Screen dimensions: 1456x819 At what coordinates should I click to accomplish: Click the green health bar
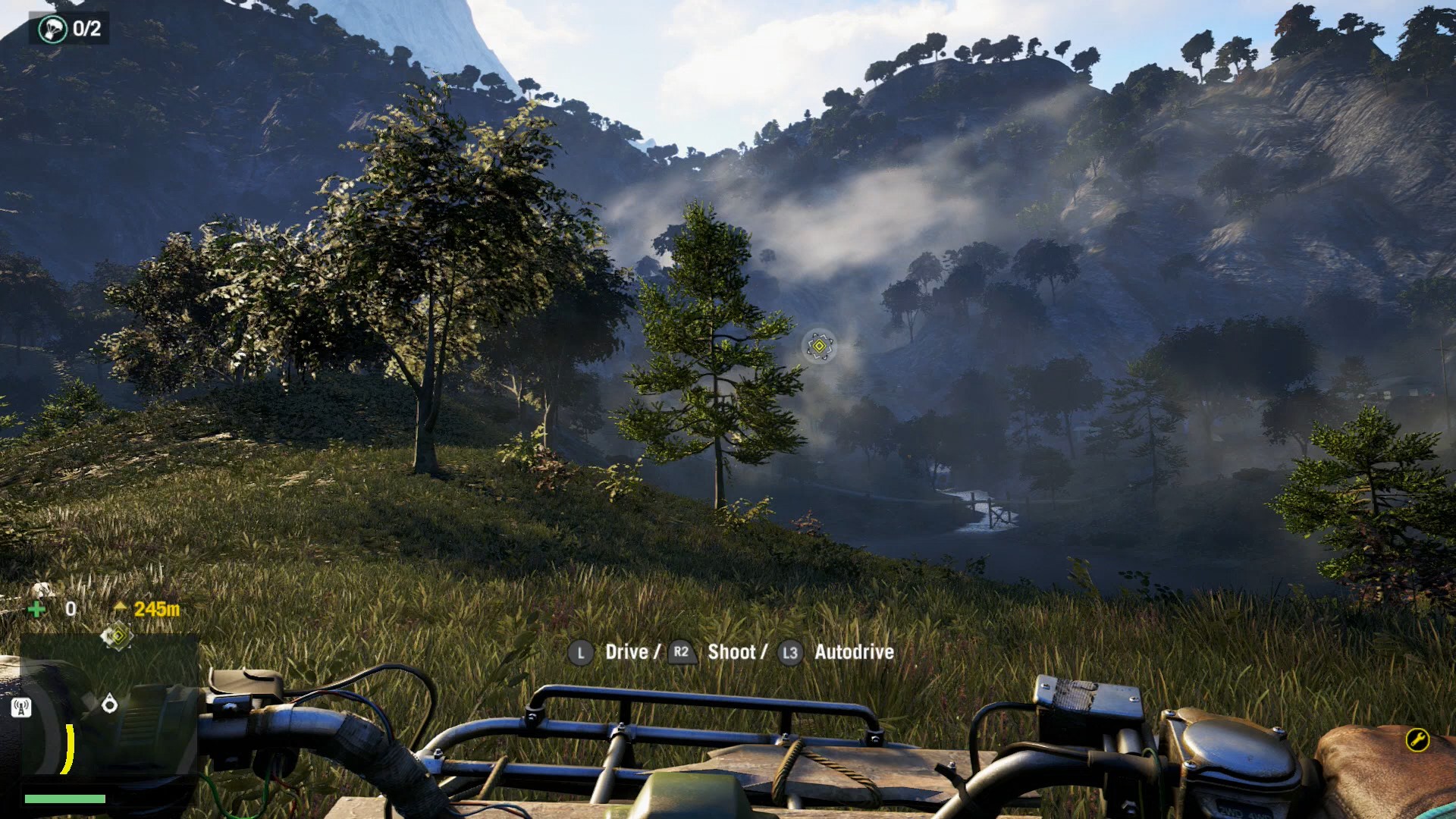65,799
